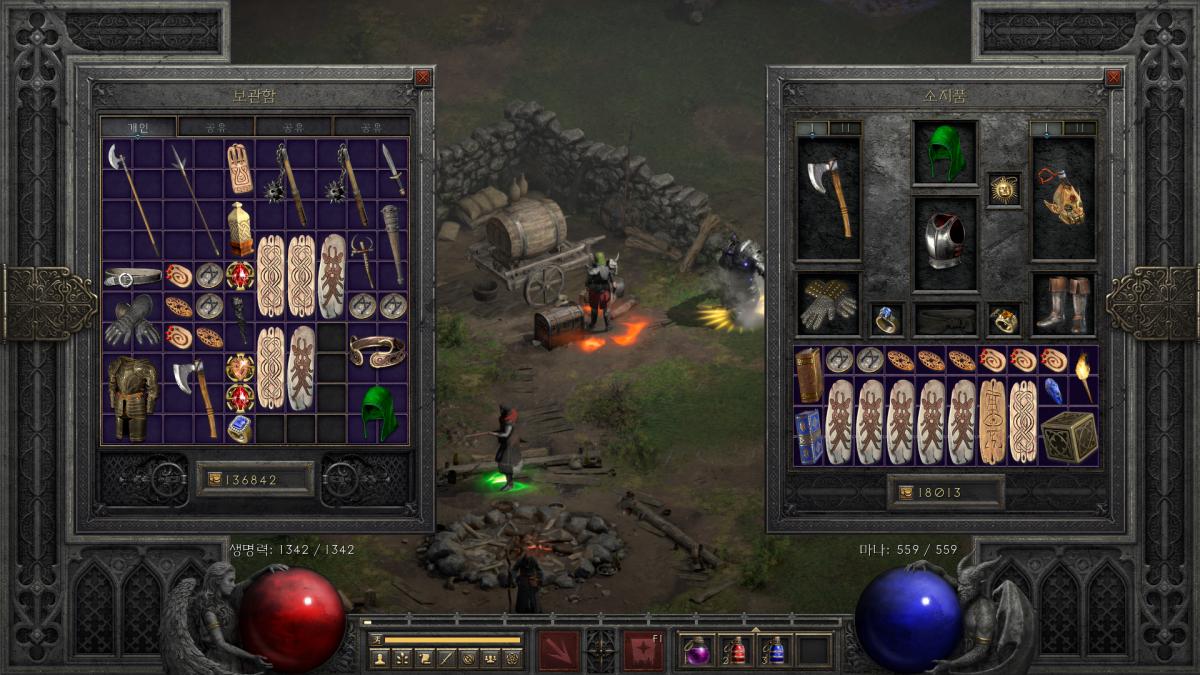1200x675 pixels.
Task: Close the stash window
Action: click(423, 77)
